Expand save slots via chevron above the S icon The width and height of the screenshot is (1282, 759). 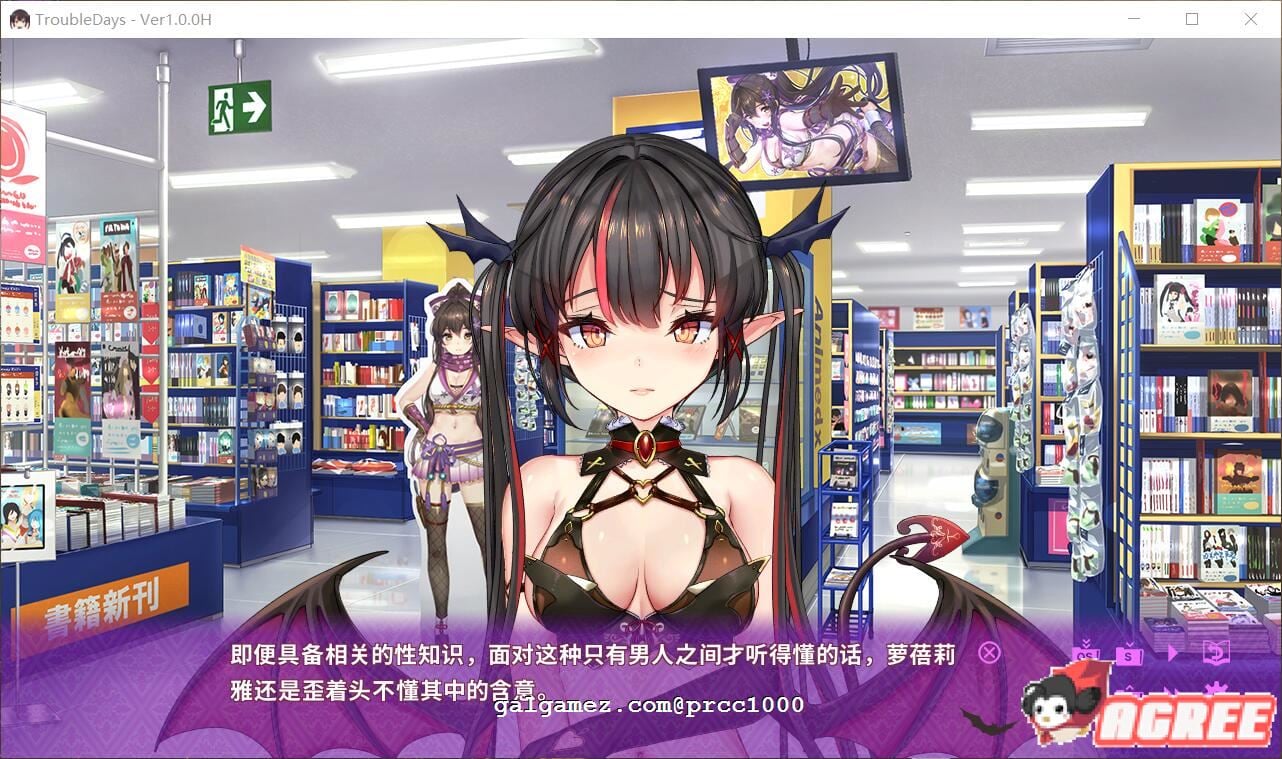[1129, 643]
